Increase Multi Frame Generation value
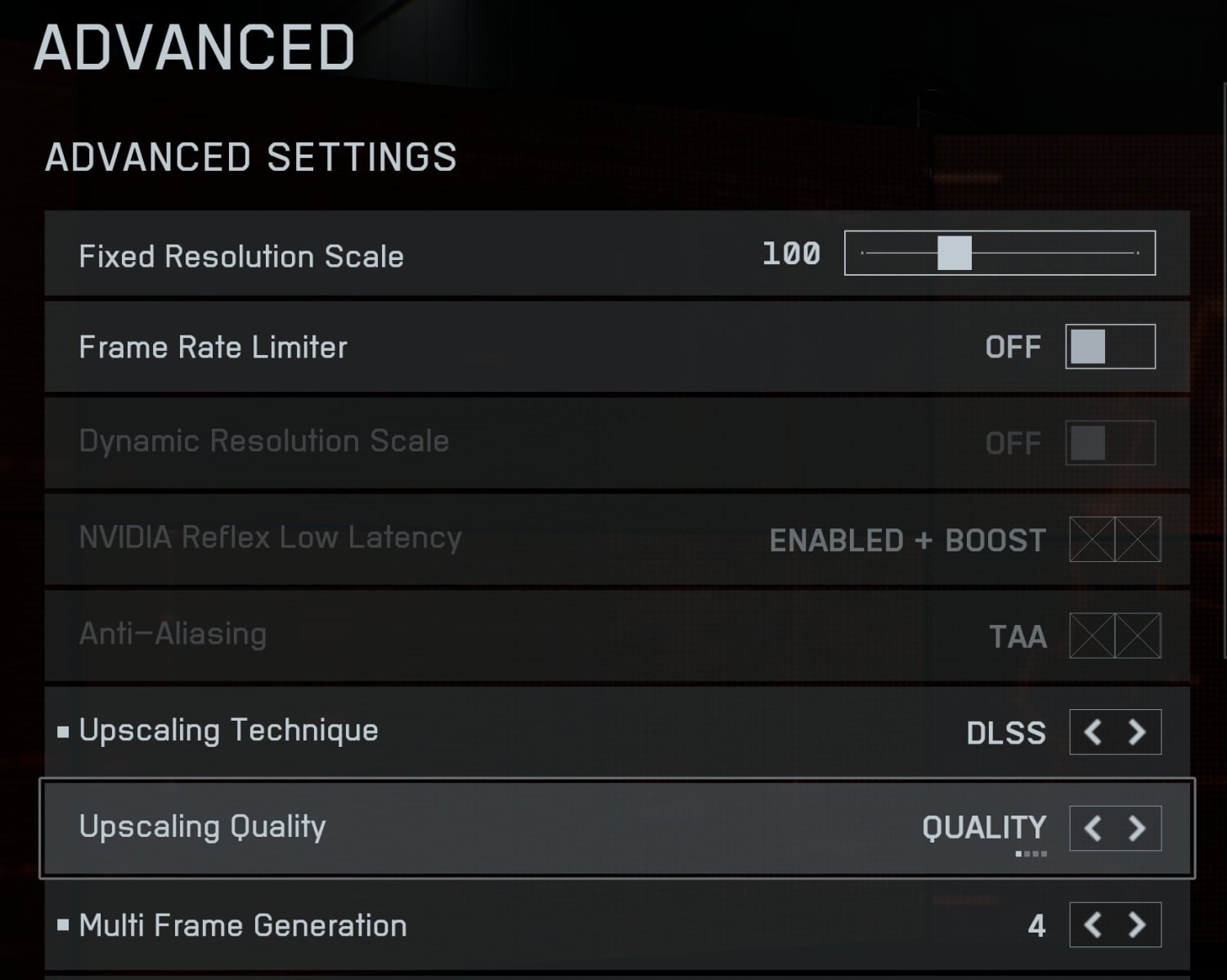This screenshot has height=980, width=1227. [1137, 924]
